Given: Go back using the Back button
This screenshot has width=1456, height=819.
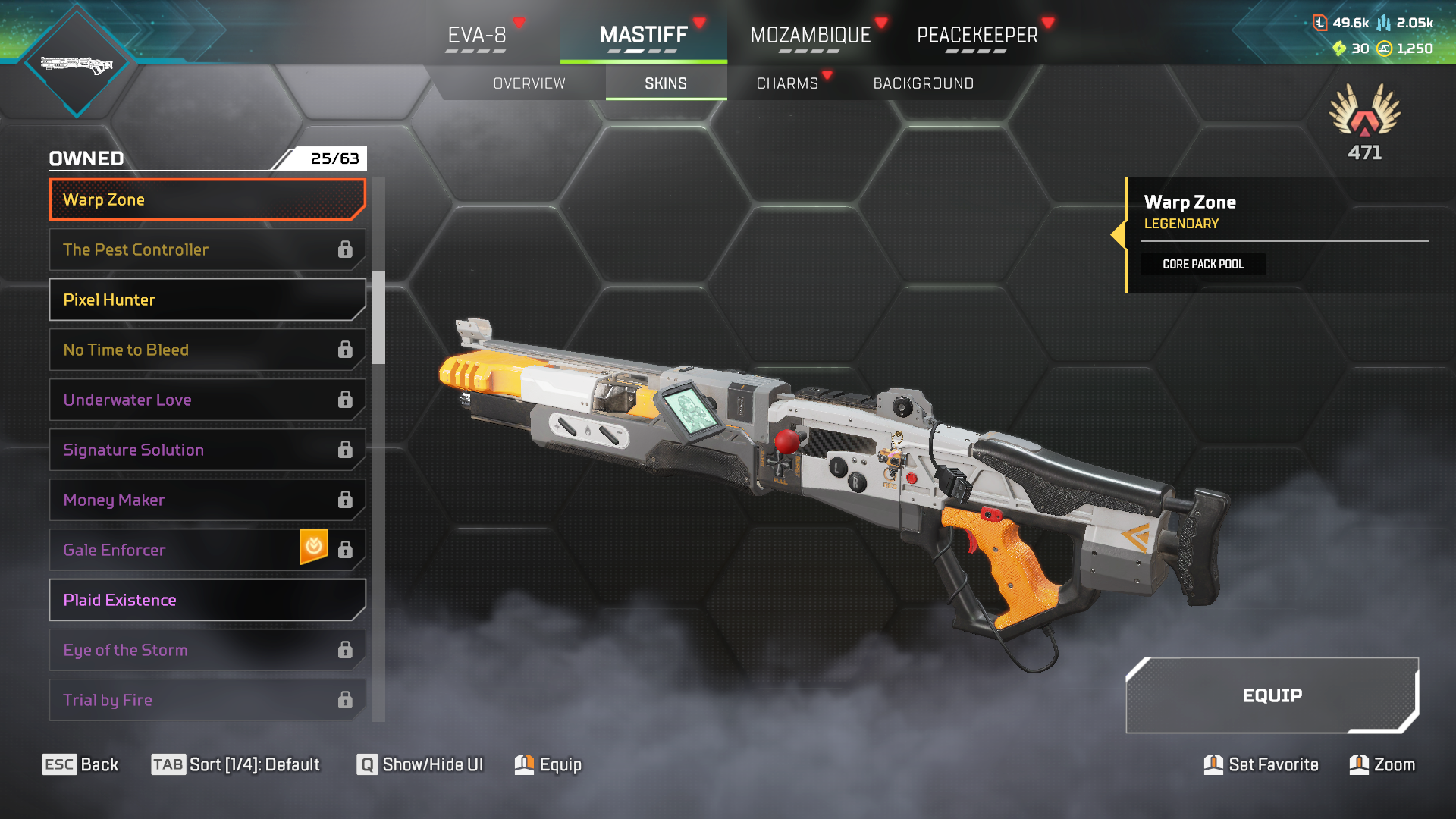Looking at the screenshot, I should coord(80,764).
